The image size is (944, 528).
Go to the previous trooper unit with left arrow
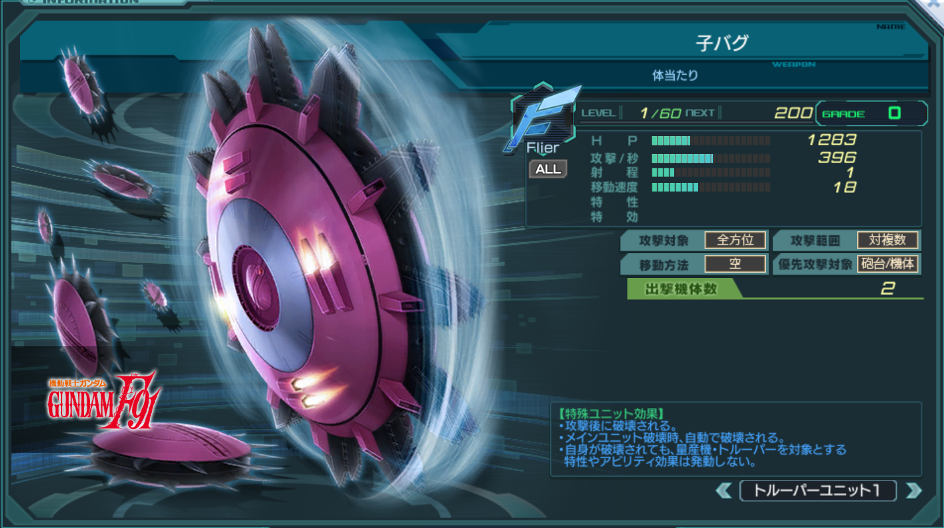click(x=723, y=491)
